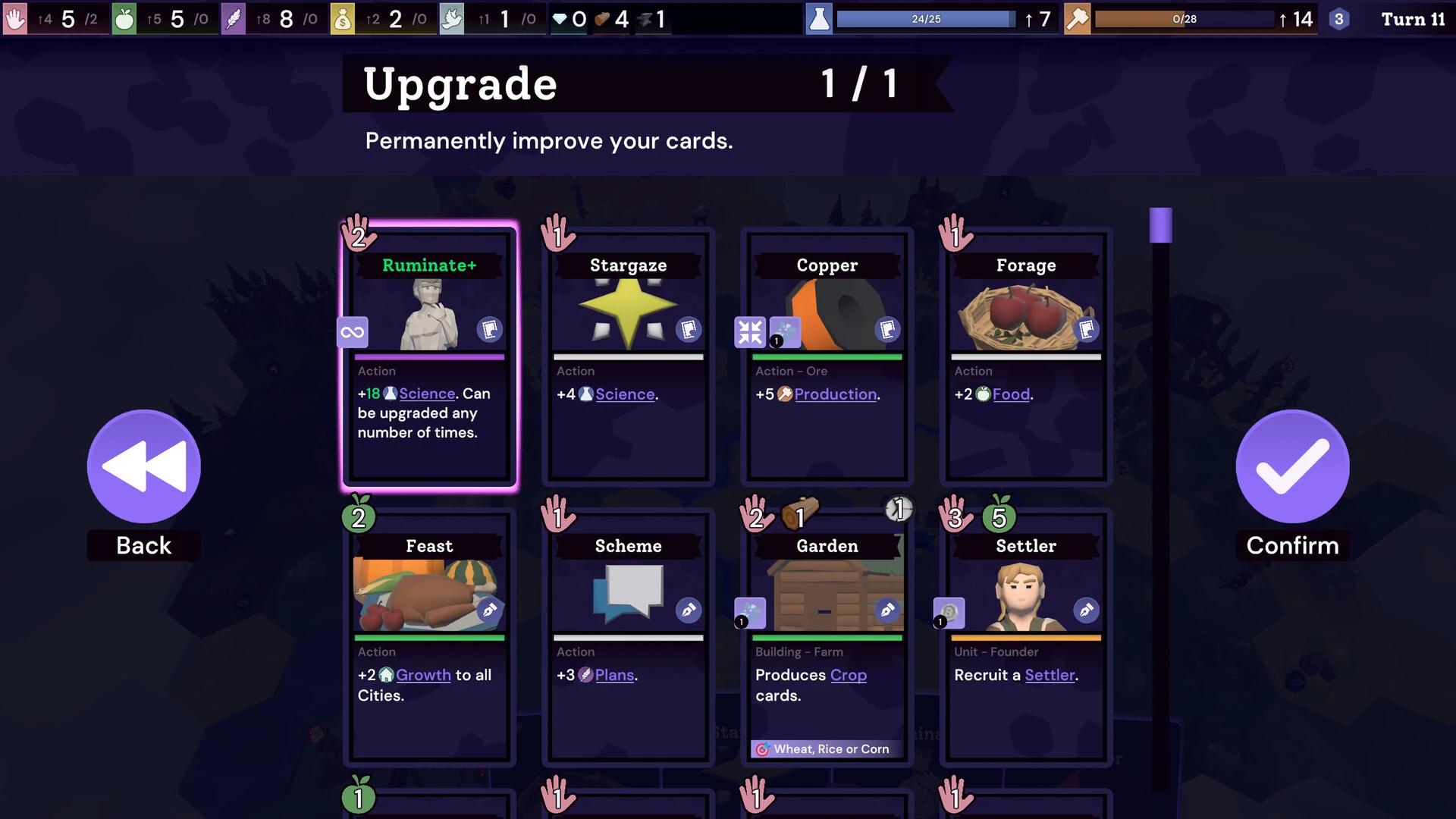The image size is (1456, 819).
Task: Click the production hammer icon in the top bar
Action: pos(1078,19)
